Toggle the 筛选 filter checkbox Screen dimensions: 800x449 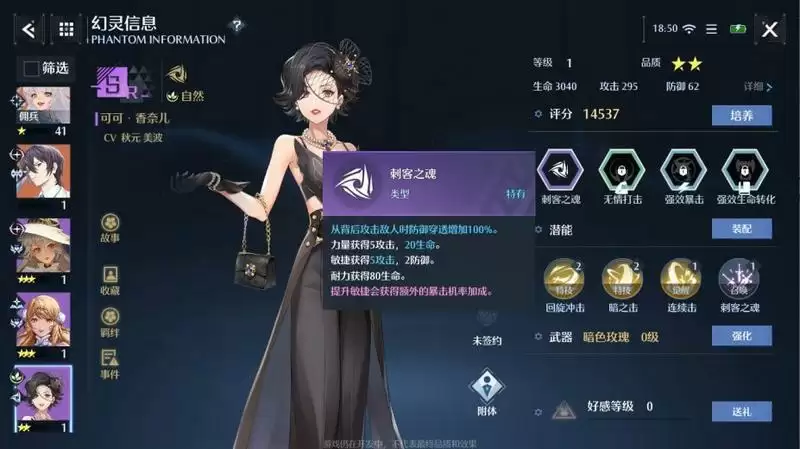32,68
